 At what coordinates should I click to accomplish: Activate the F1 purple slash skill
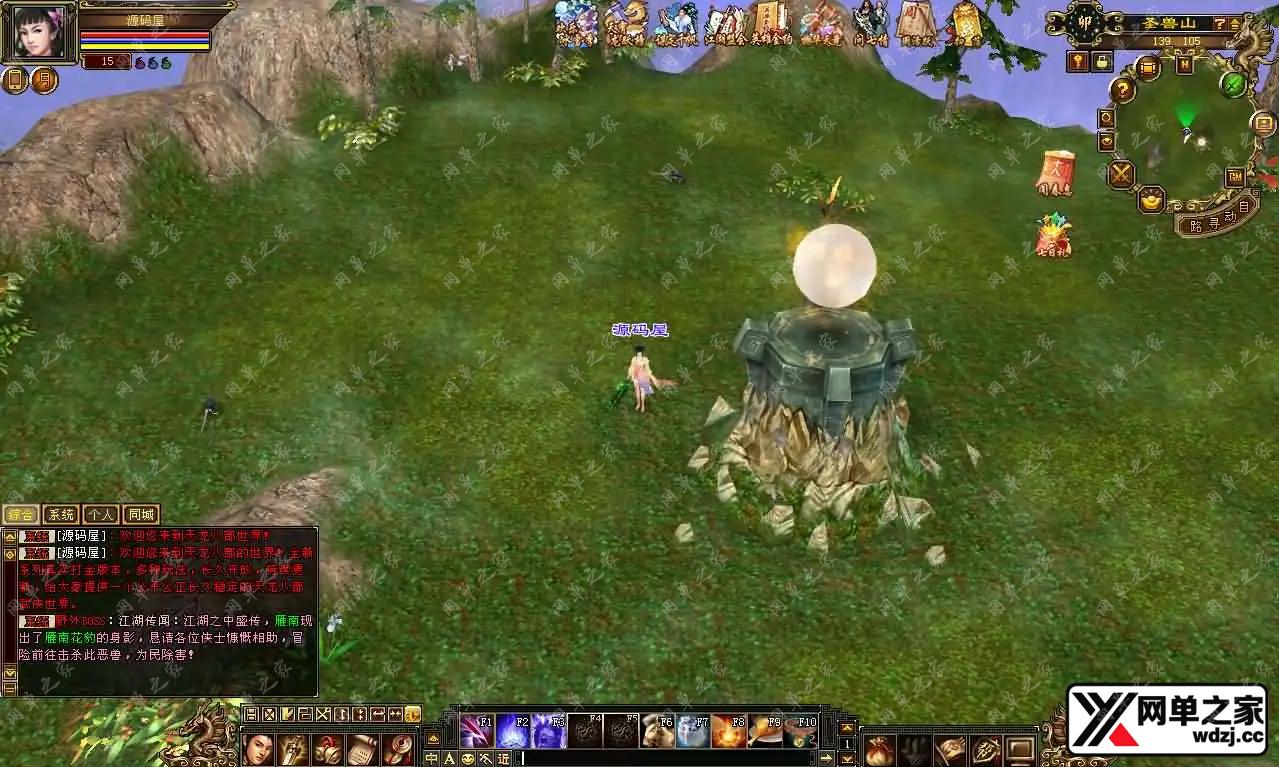pos(476,731)
